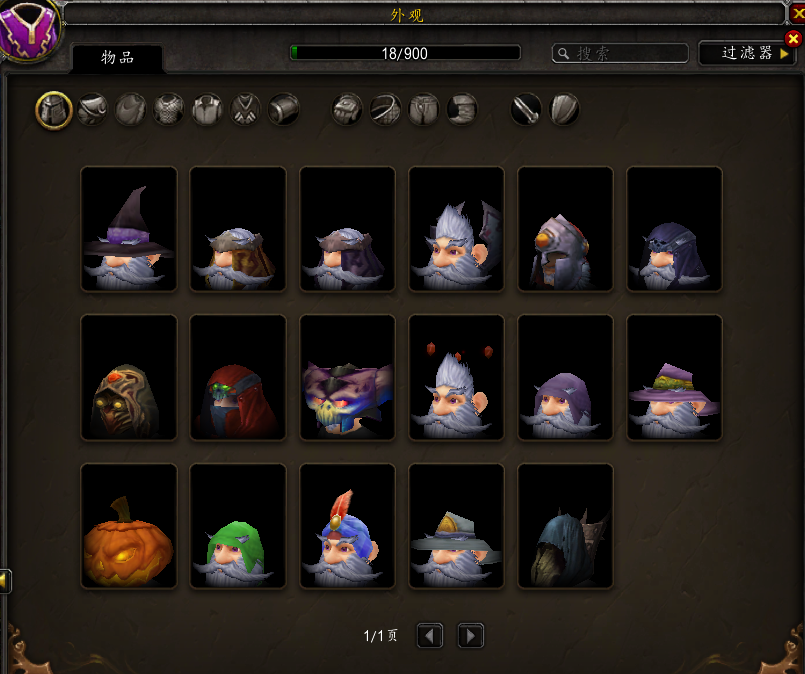The image size is (805, 674).
Task: Show main-hand weapon appearances
Action: click(x=526, y=109)
